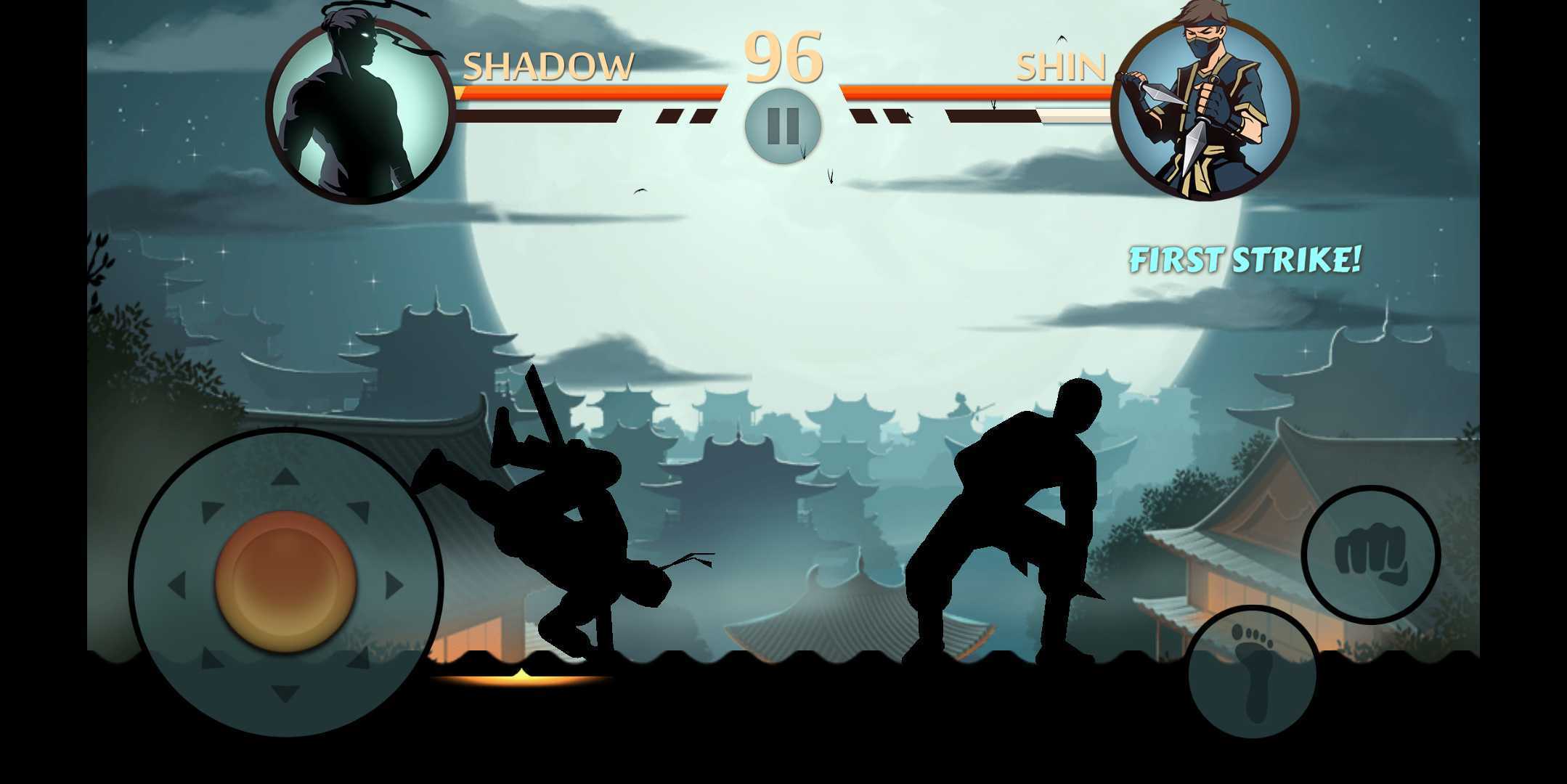This screenshot has height=784, width=1567.
Task: Tap the joystick's up arrow
Action: 285,477
